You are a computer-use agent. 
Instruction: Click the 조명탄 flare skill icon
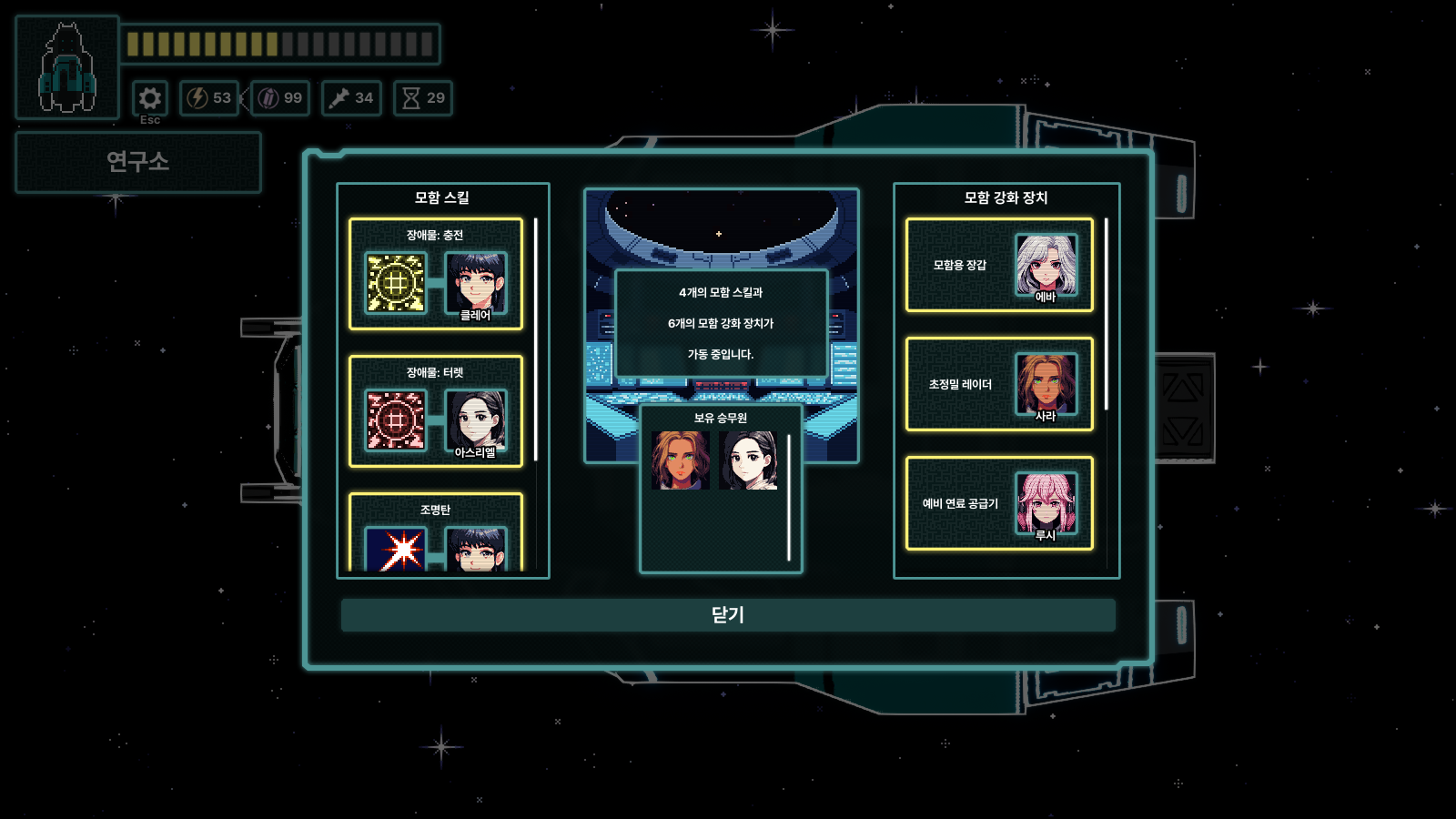point(397,550)
